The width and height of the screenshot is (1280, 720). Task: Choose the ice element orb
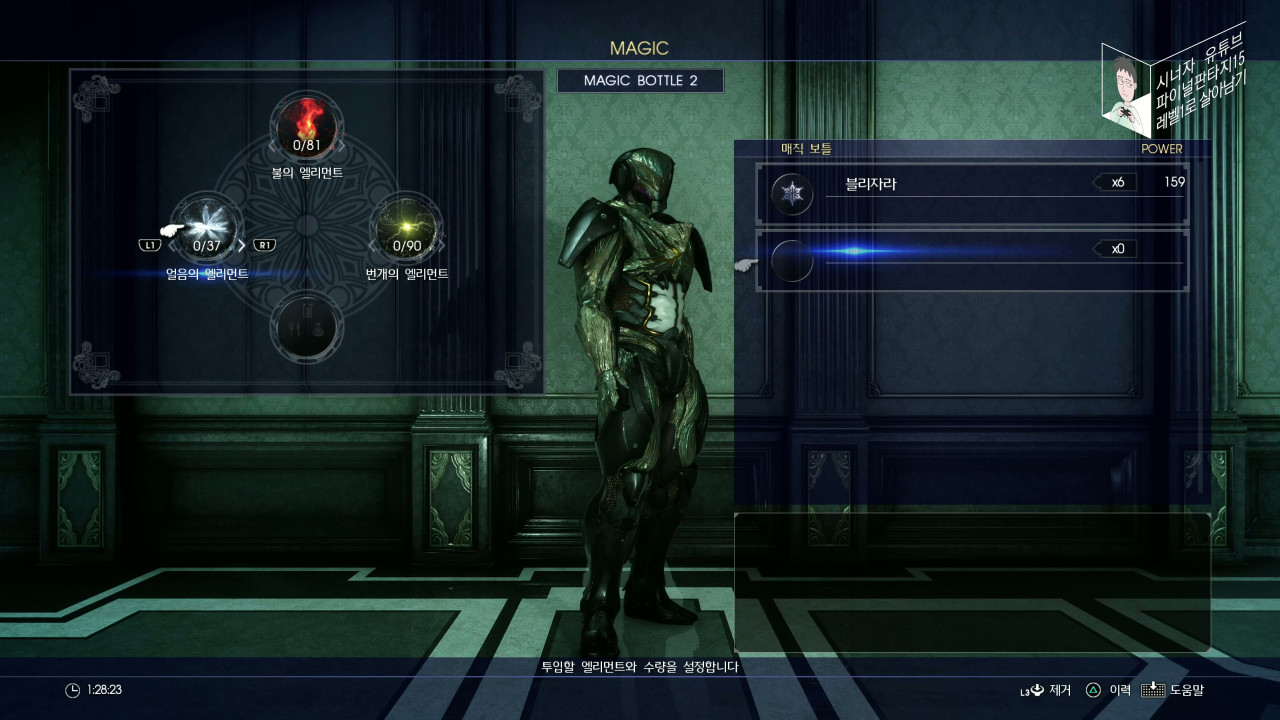(x=207, y=226)
